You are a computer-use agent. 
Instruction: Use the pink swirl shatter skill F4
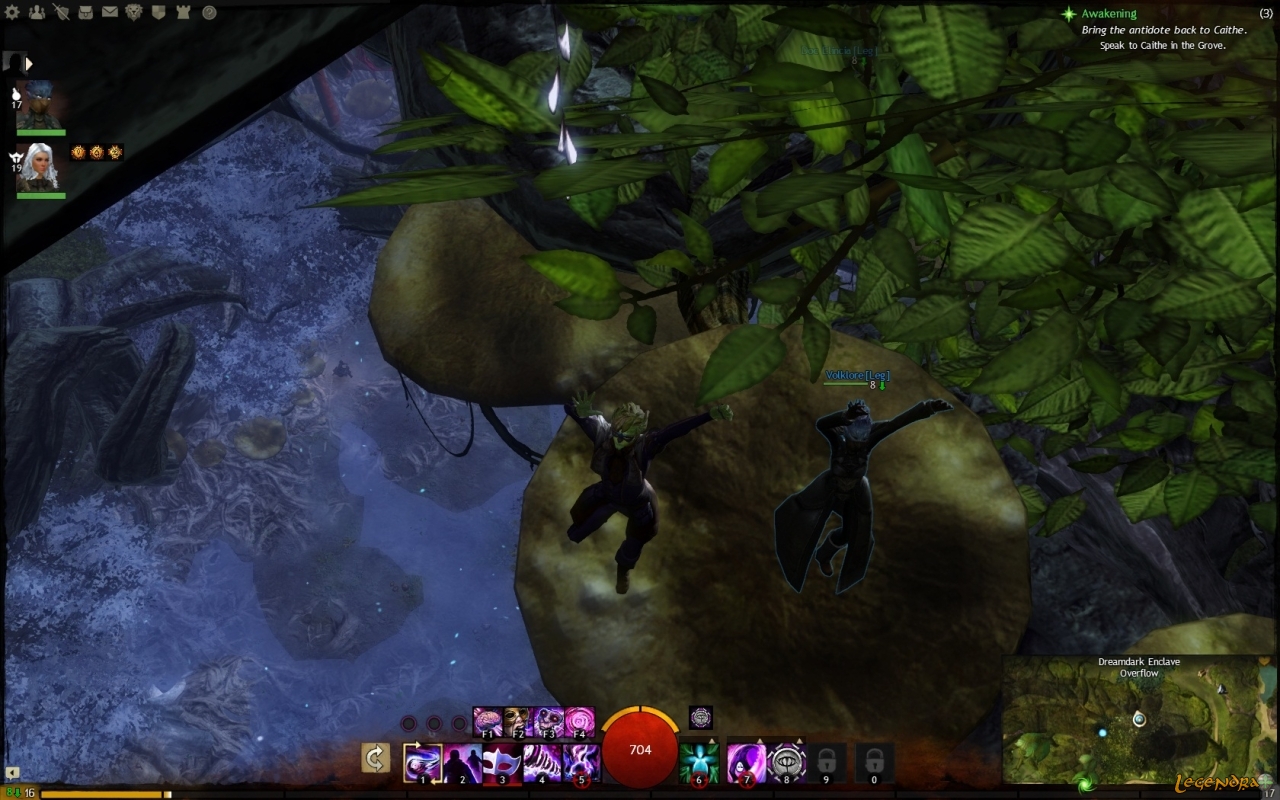(580, 721)
